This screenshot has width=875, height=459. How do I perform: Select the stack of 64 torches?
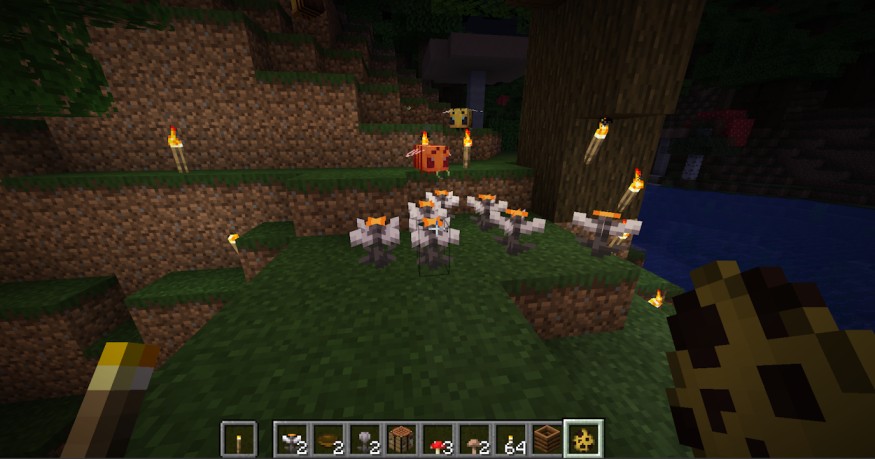pyautogui.click(x=510, y=439)
